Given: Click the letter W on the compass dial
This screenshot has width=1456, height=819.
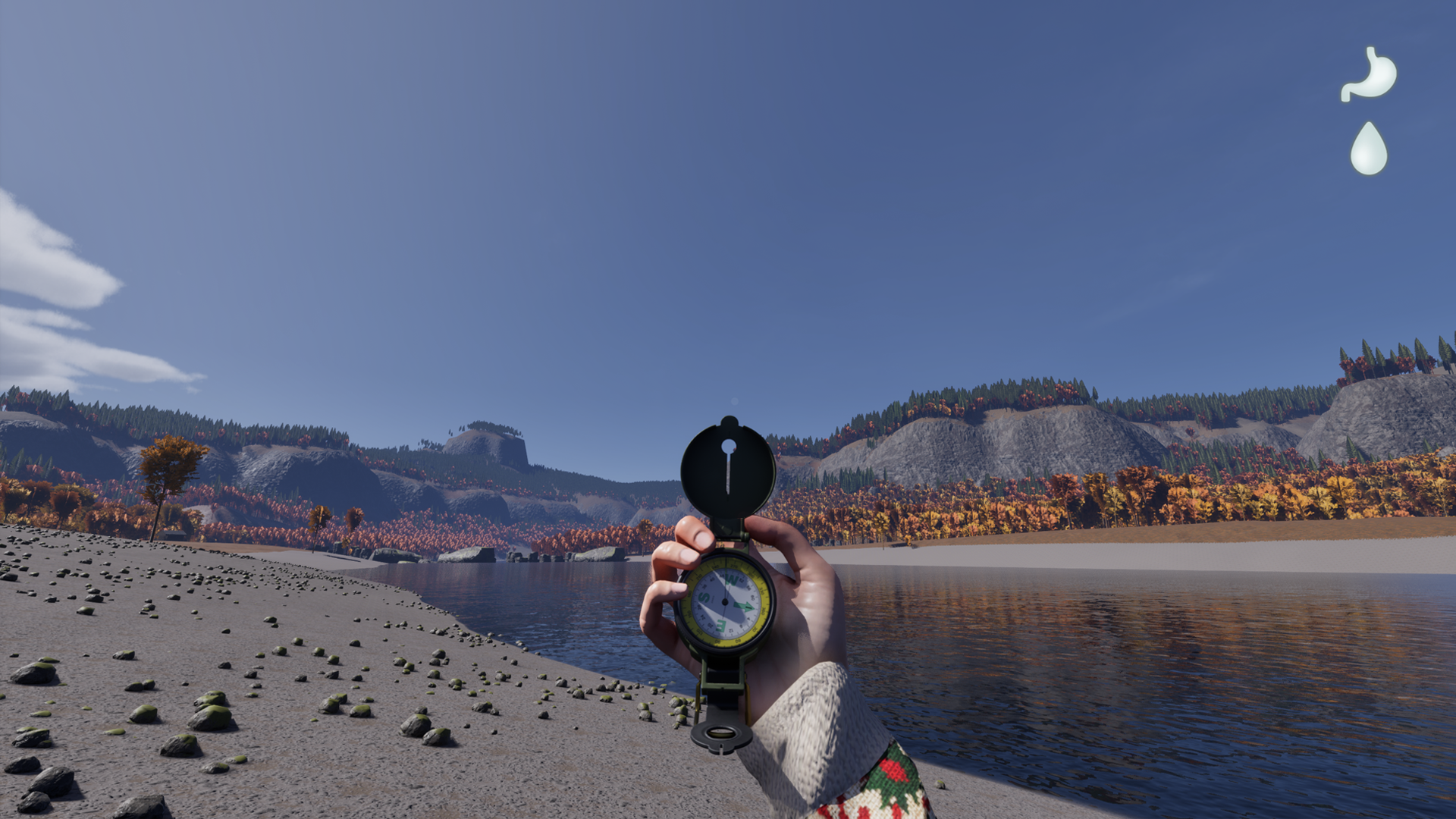Looking at the screenshot, I should pyautogui.click(x=731, y=579).
